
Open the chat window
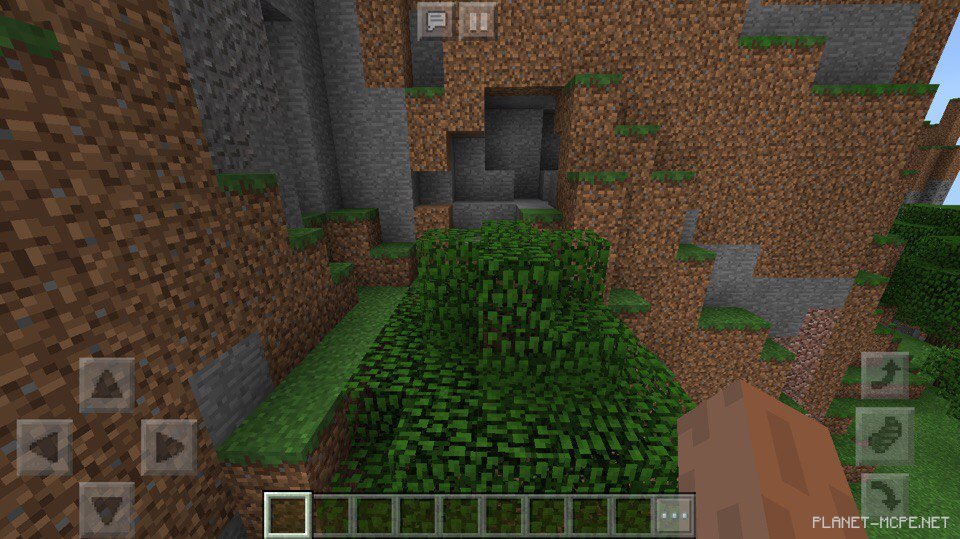coord(436,19)
